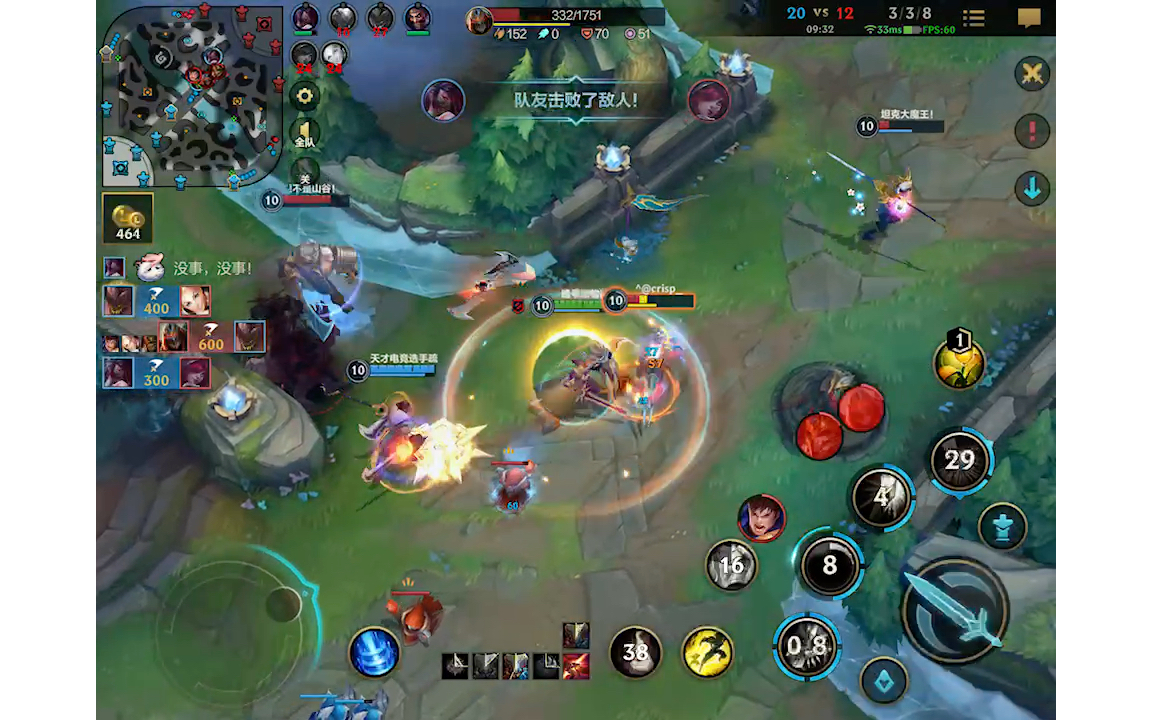
Task: Send the red exclamation danger ping
Action: point(1031,130)
